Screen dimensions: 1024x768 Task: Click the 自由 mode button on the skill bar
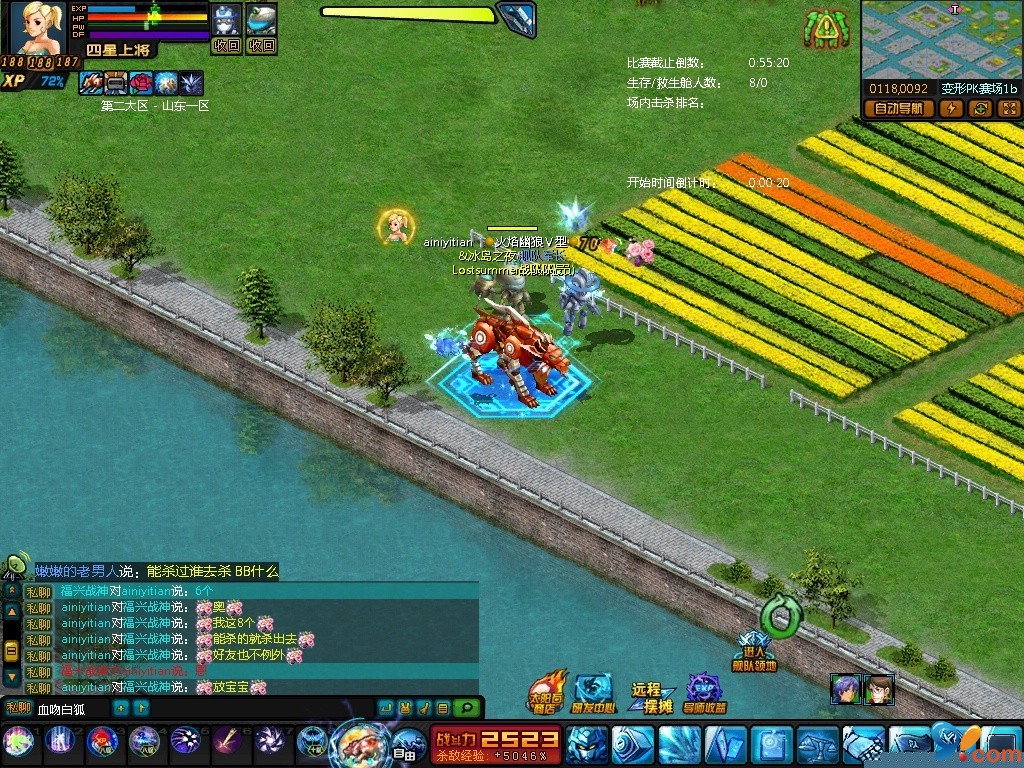404,744
